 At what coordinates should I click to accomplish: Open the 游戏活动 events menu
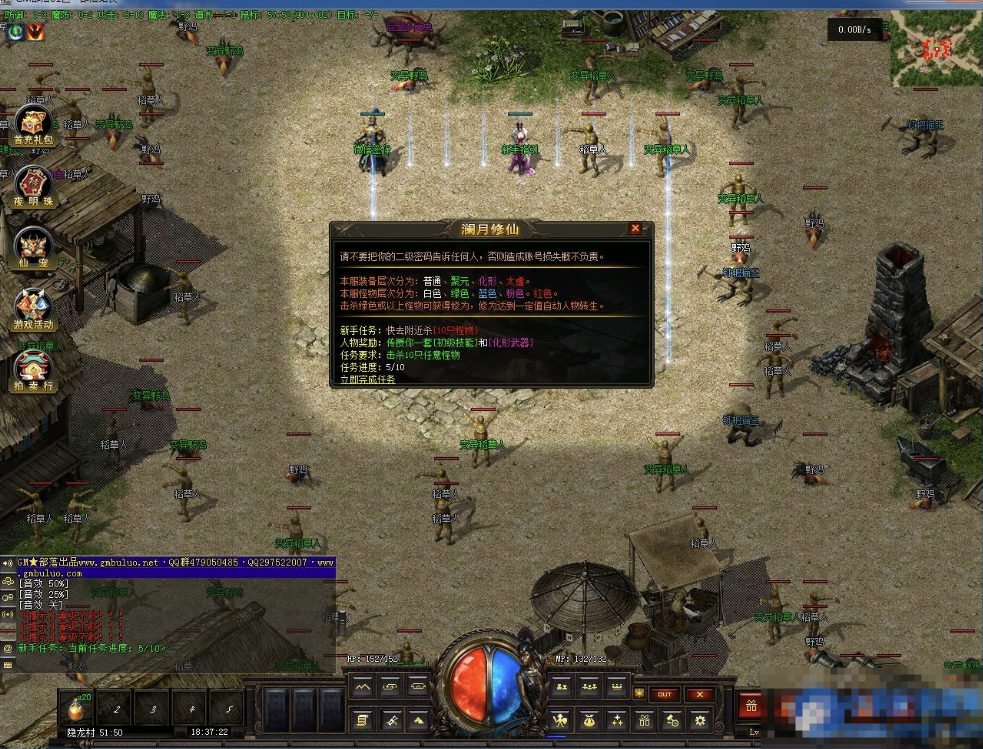tap(33, 309)
